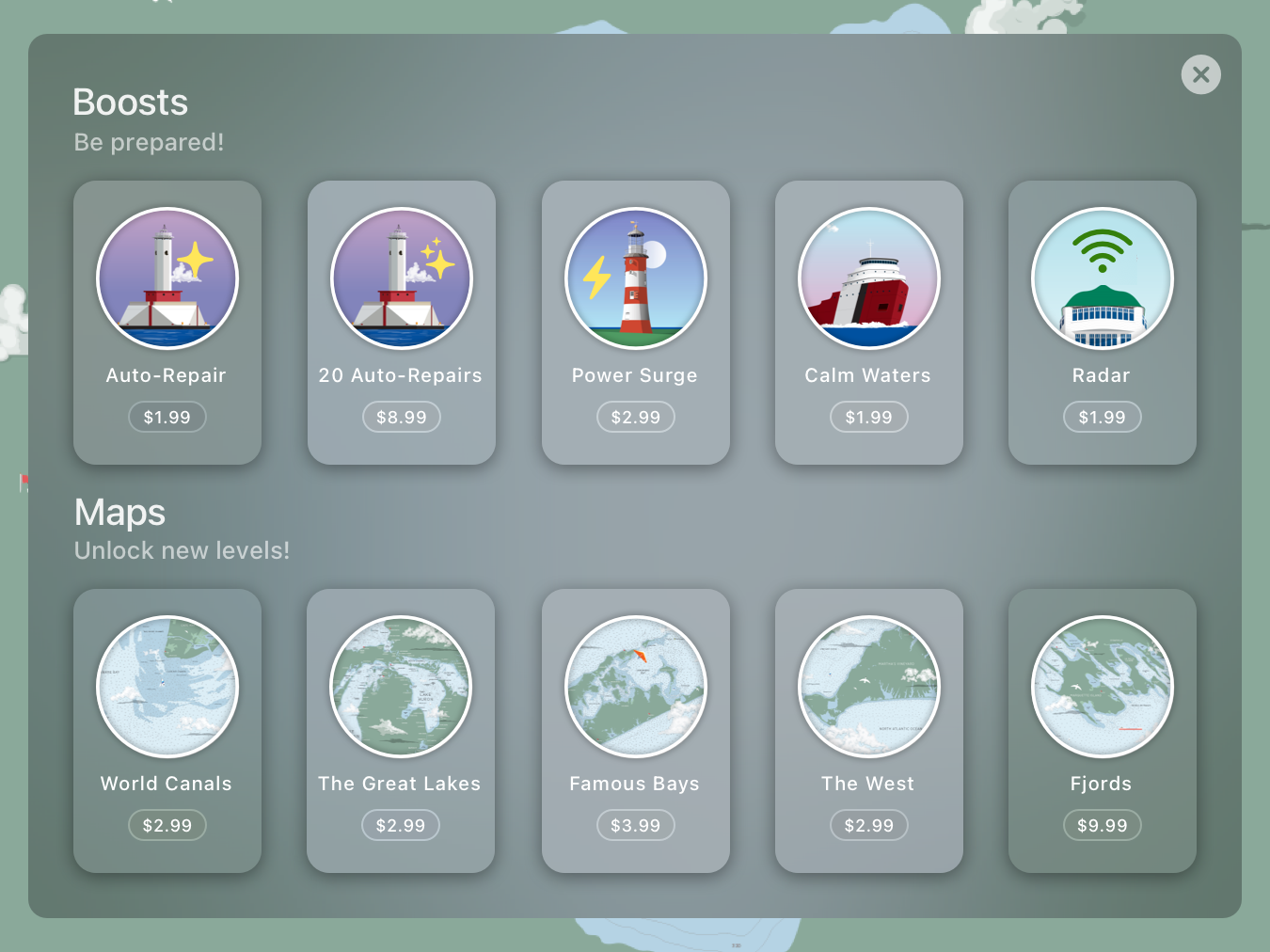The image size is (1270, 952).
Task: Buy The Great Lakes map for $2.99
Action: click(x=401, y=824)
